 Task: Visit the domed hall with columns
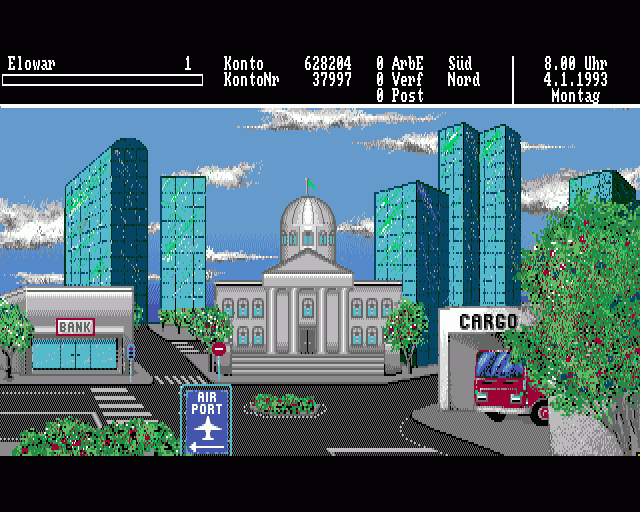(307, 300)
